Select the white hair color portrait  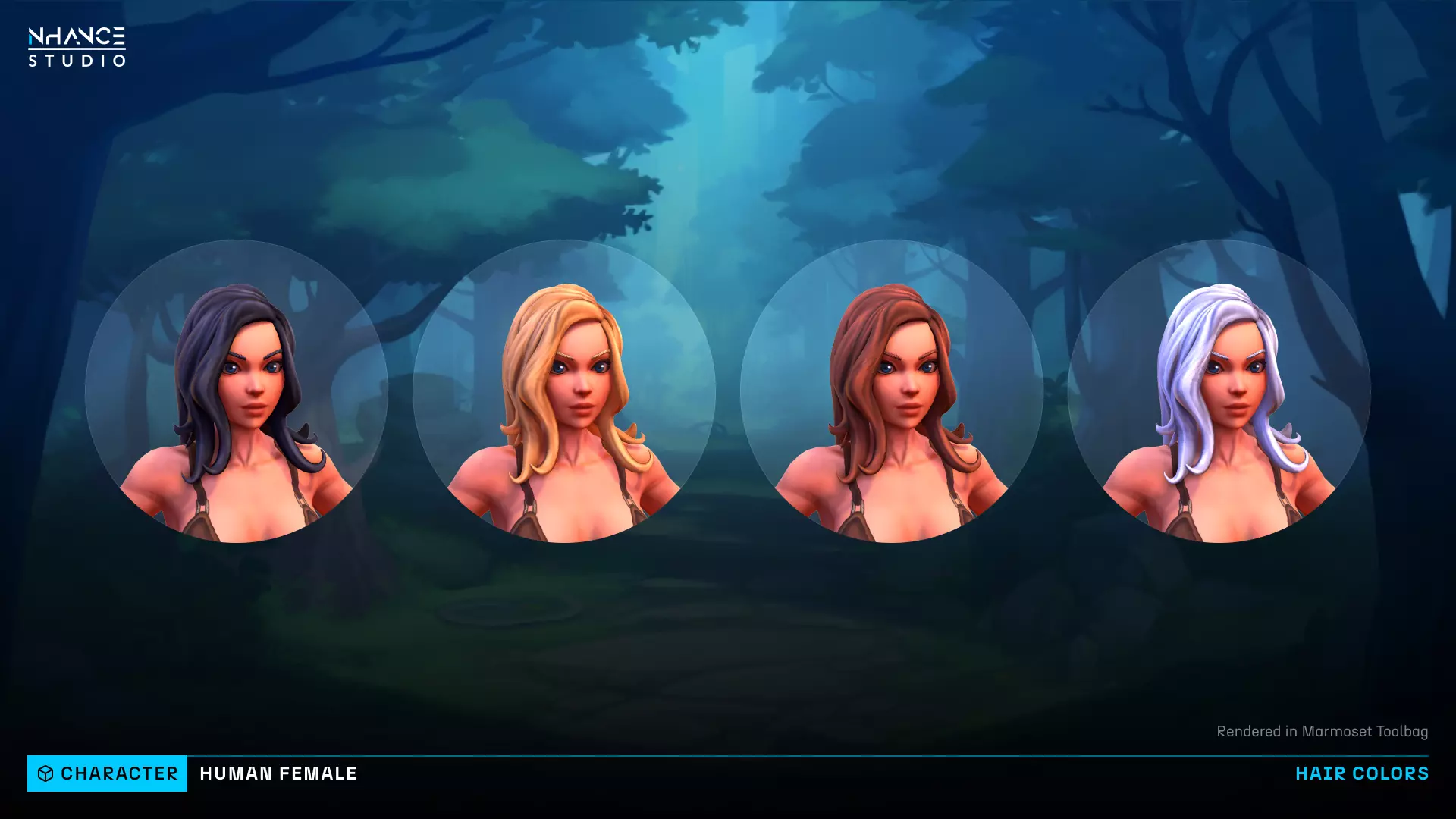click(x=1219, y=391)
